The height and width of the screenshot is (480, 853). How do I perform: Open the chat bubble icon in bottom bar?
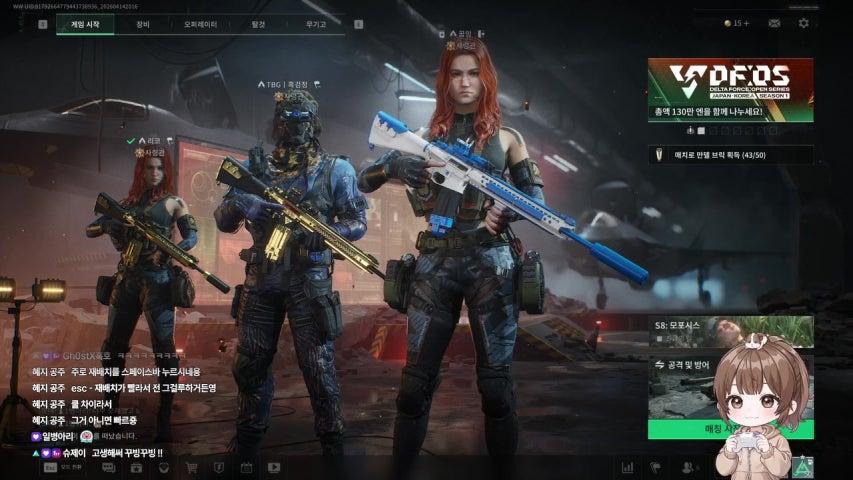point(108,467)
